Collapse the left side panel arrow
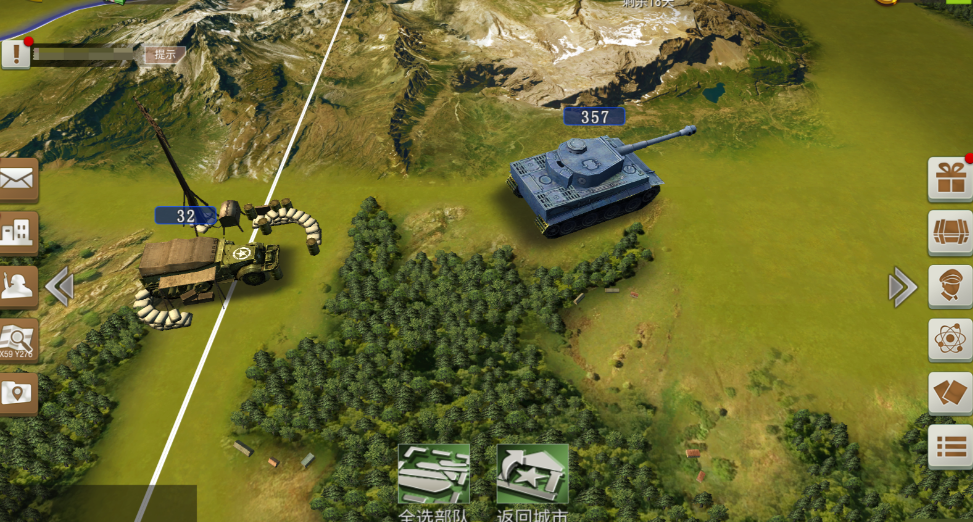 [x=60, y=287]
